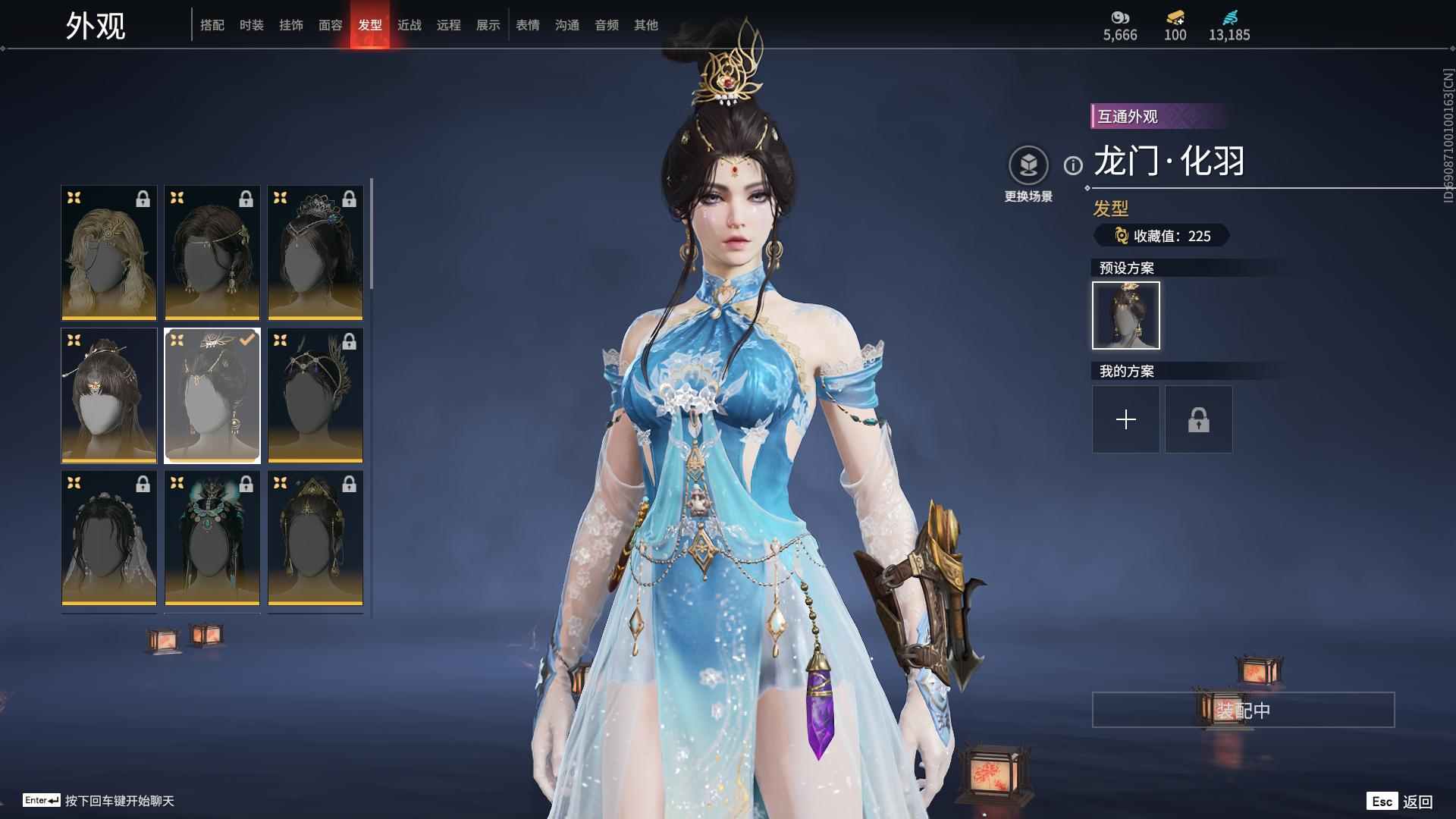Viewport: 1456px width, 819px height.
Task: Select the teal jeweled headdress hairstyle
Action: pyautogui.click(x=212, y=538)
